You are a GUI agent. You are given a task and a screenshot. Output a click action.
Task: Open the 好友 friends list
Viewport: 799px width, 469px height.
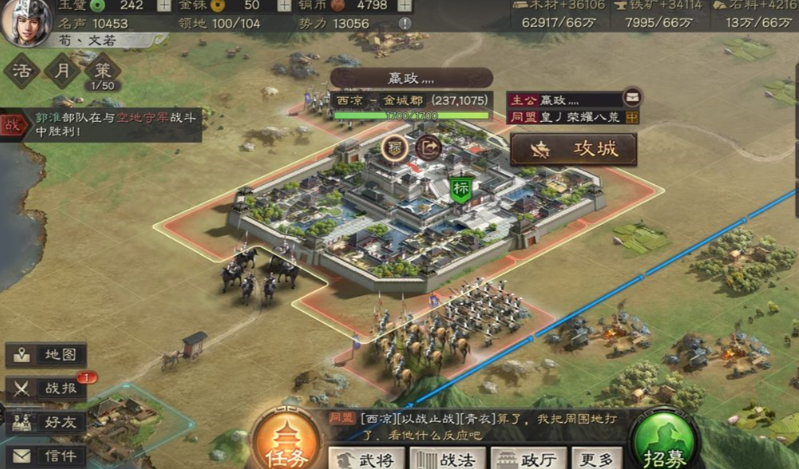[47, 422]
